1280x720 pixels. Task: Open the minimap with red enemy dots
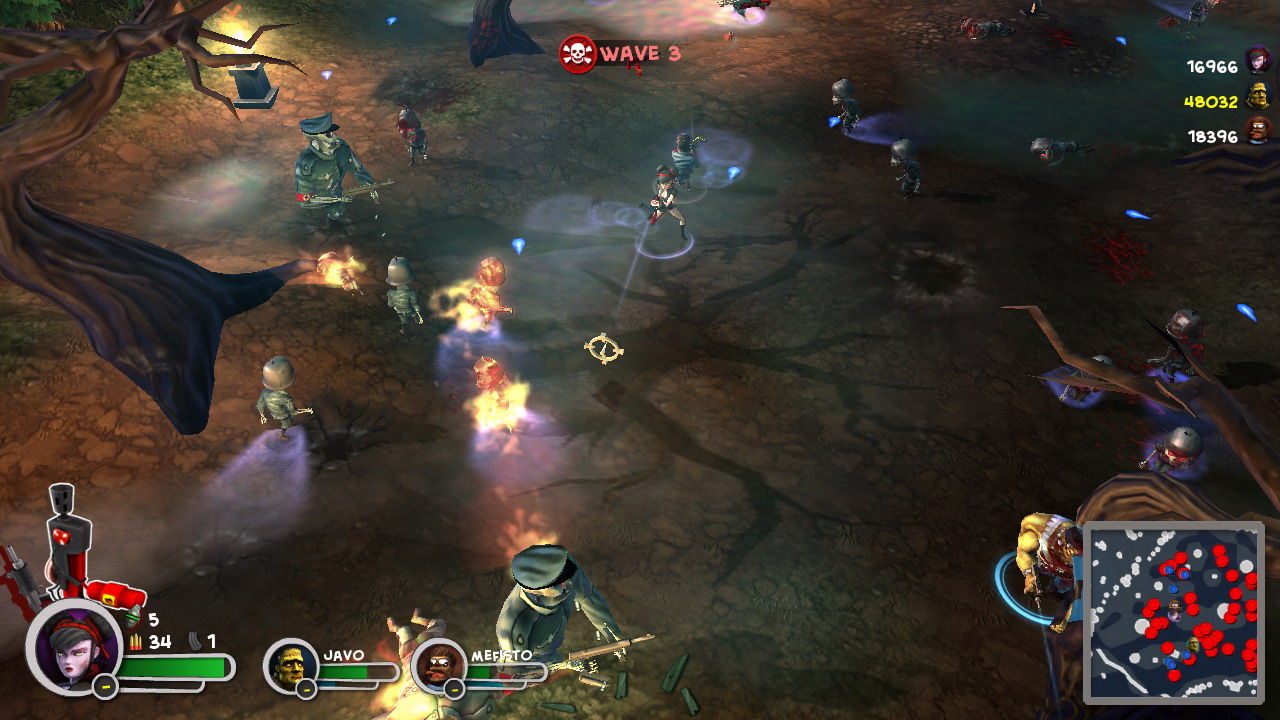coord(1174,611)
